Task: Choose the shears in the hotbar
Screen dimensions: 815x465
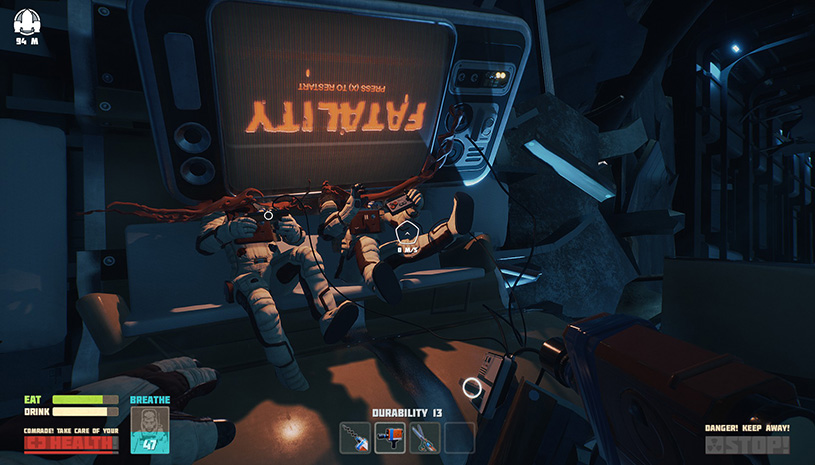Action: click(x=425, y=437)
